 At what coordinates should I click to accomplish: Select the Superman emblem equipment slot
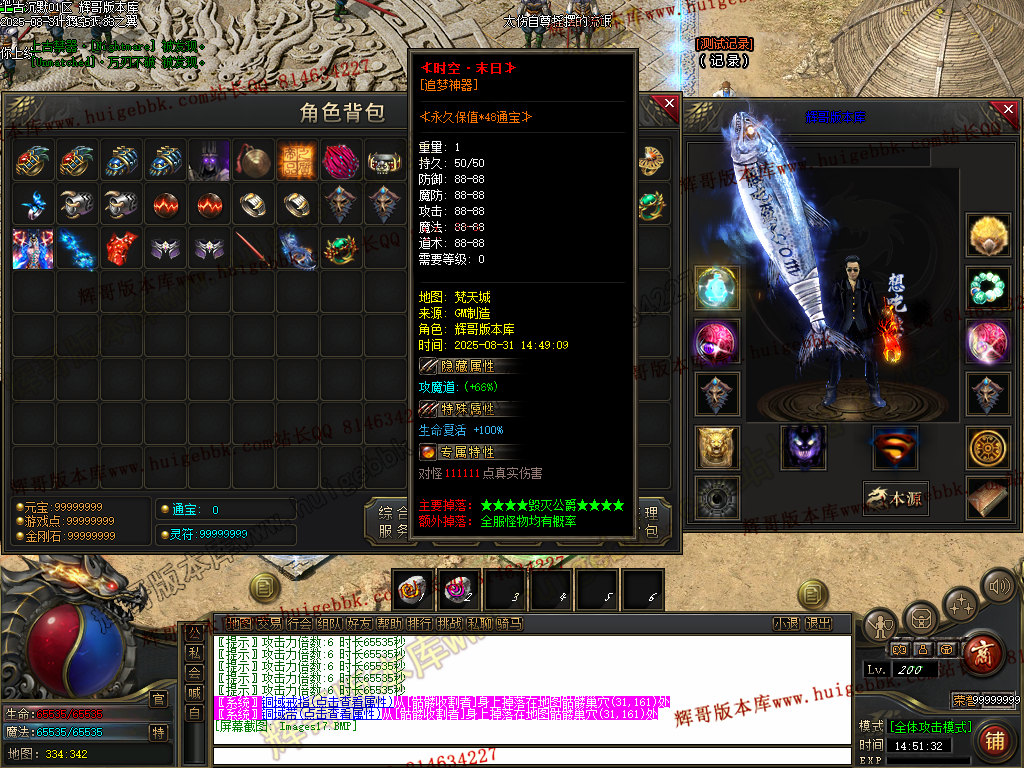(894, 447)
